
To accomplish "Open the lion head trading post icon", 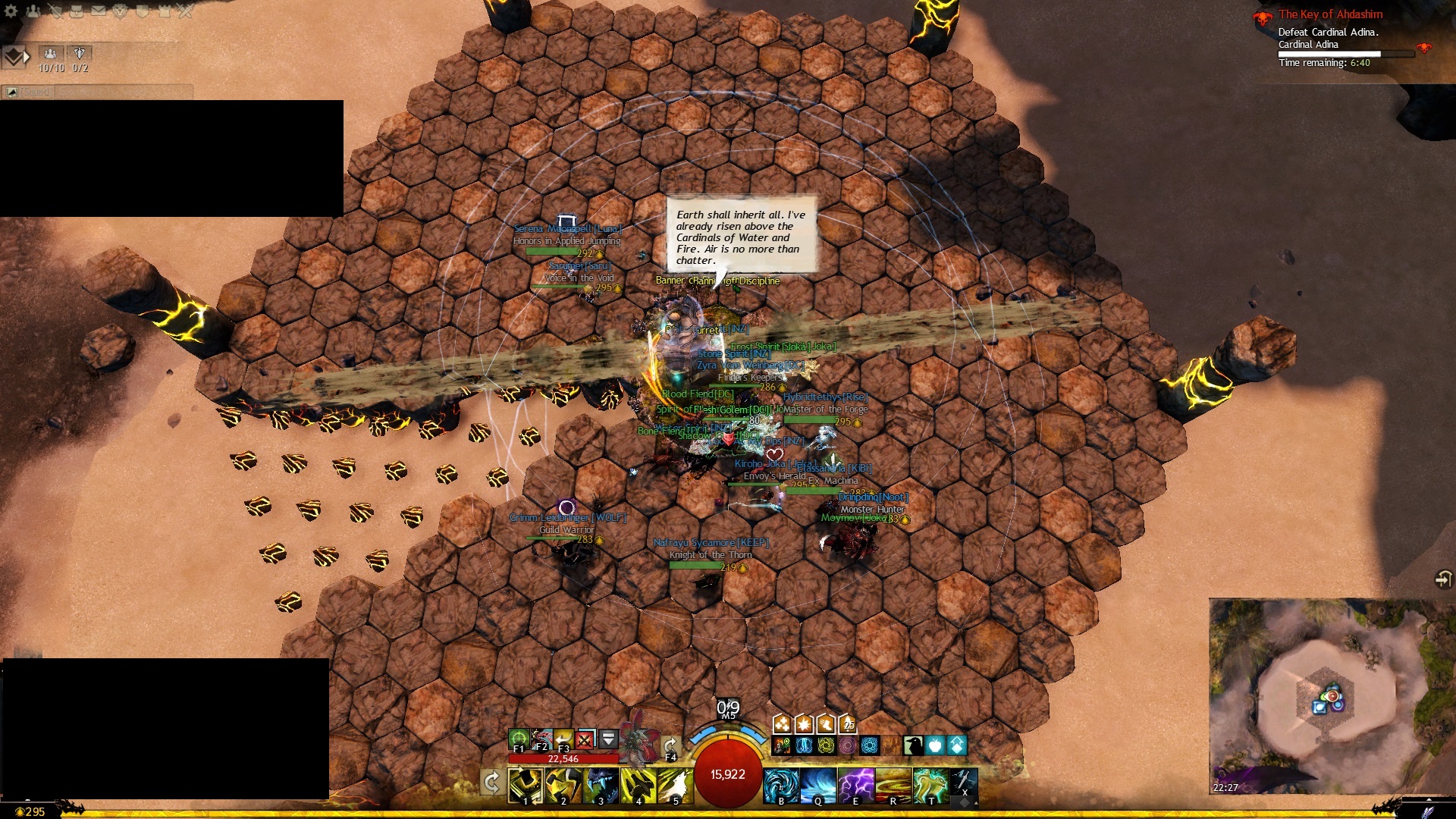I will click(x=120, y=11).
